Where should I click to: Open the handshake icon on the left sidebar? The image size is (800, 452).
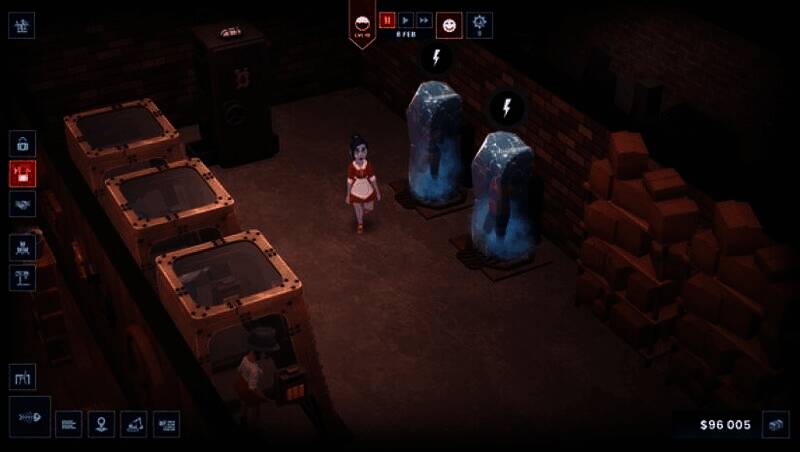(22, 203)
